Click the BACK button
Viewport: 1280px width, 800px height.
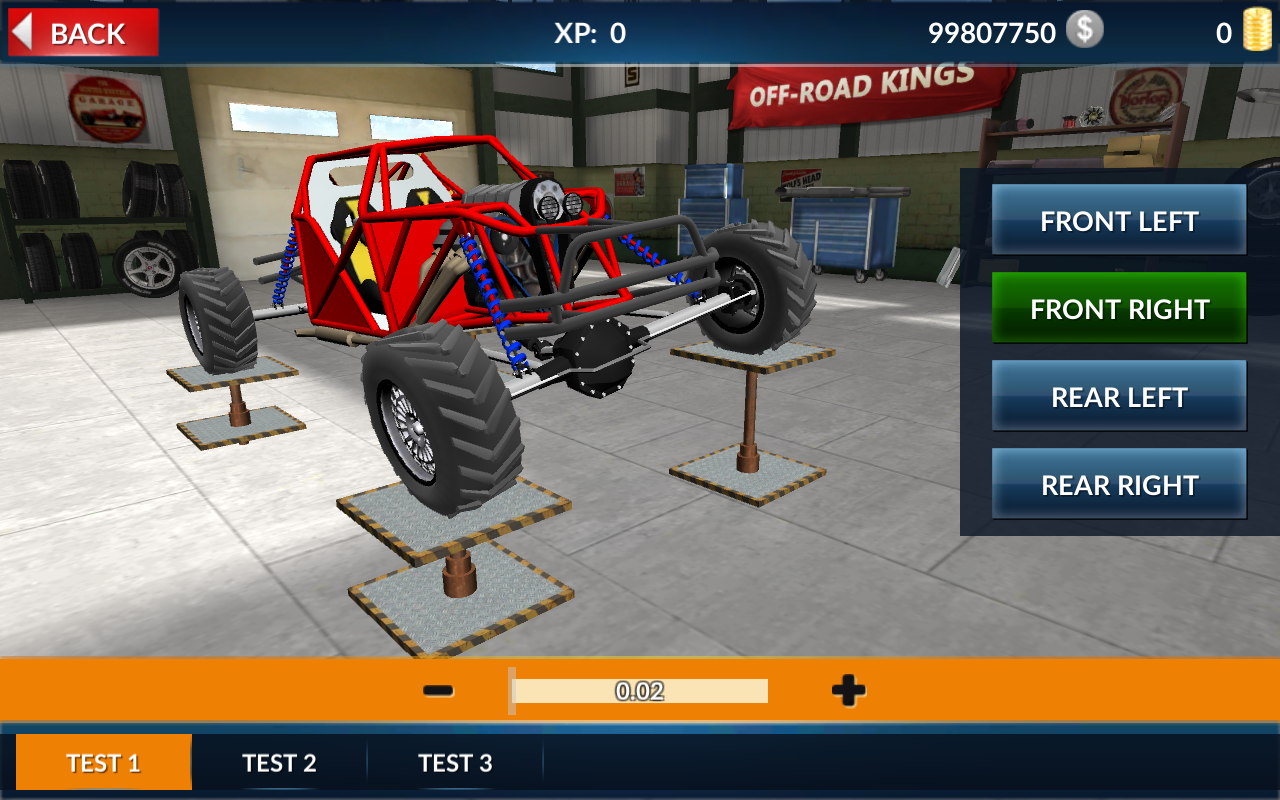point(82,32)
